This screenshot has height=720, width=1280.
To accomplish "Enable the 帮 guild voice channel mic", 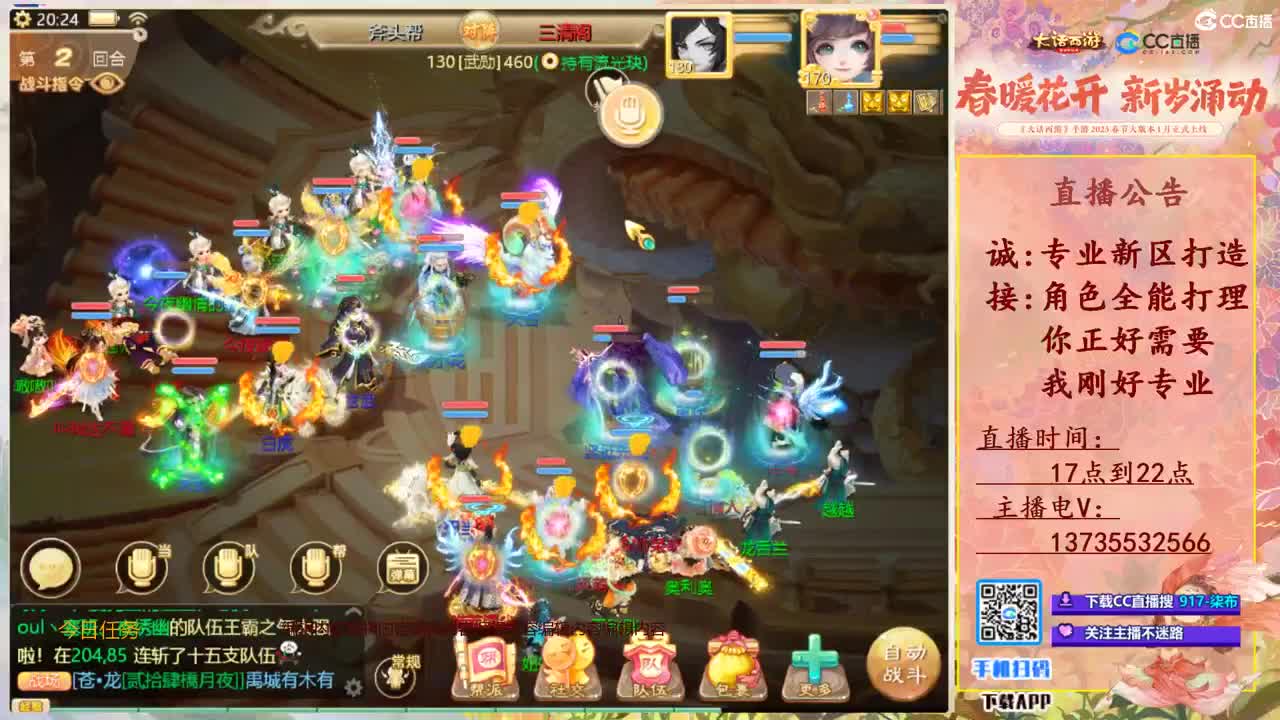I will 314,568.
